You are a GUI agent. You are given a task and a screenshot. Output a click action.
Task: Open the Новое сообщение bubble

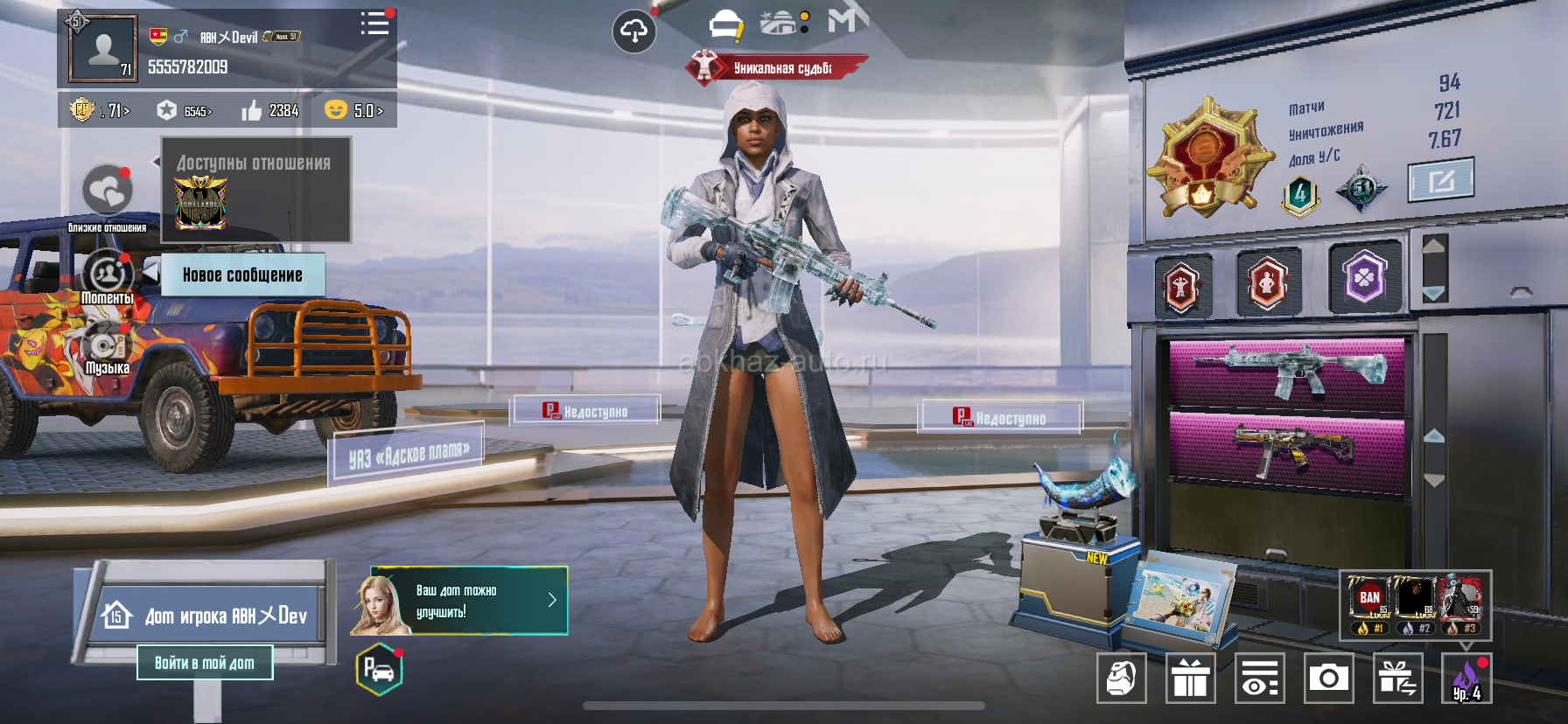(242, 275)
